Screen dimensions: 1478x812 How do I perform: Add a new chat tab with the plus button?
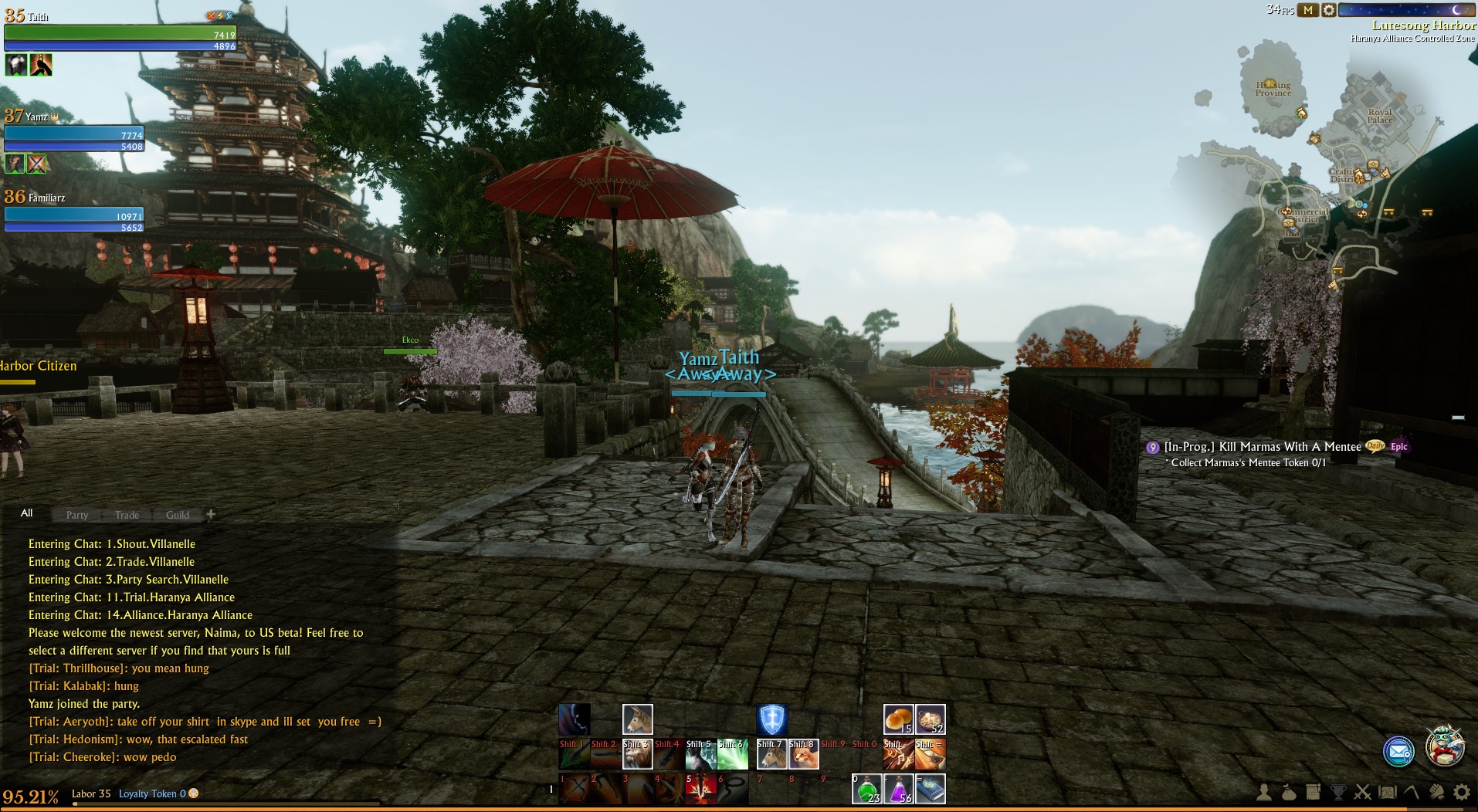pos(211,514)
